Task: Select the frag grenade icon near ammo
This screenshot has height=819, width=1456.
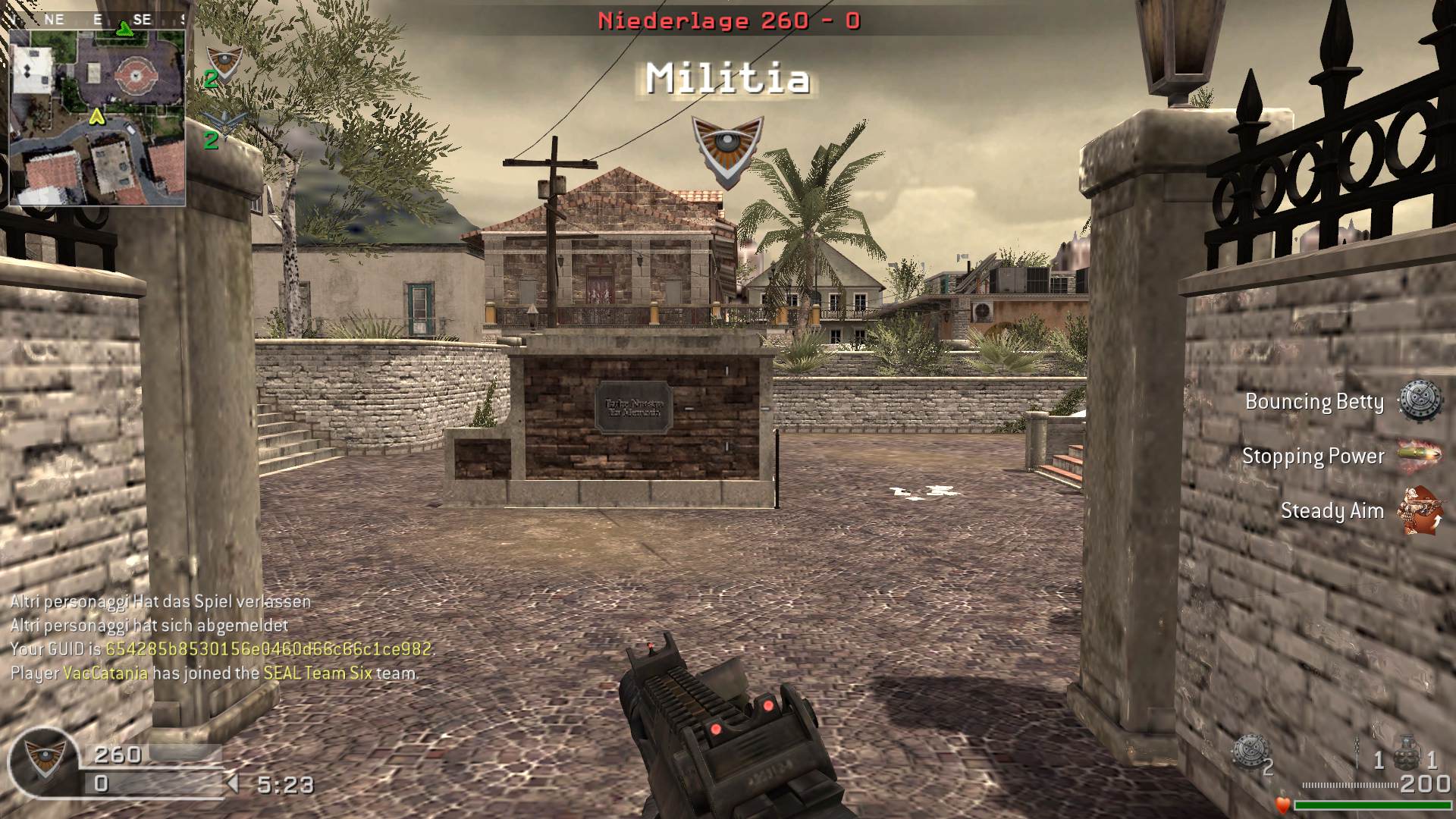Action: point(1407,752)
